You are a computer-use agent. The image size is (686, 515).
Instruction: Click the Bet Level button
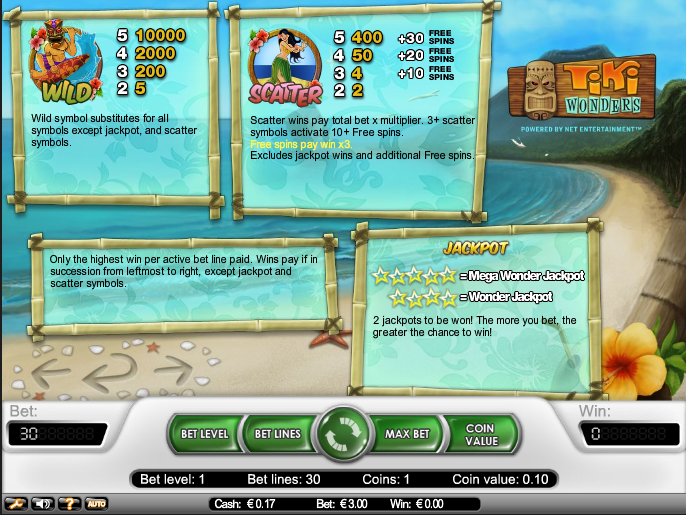click(x=205, y=434)
